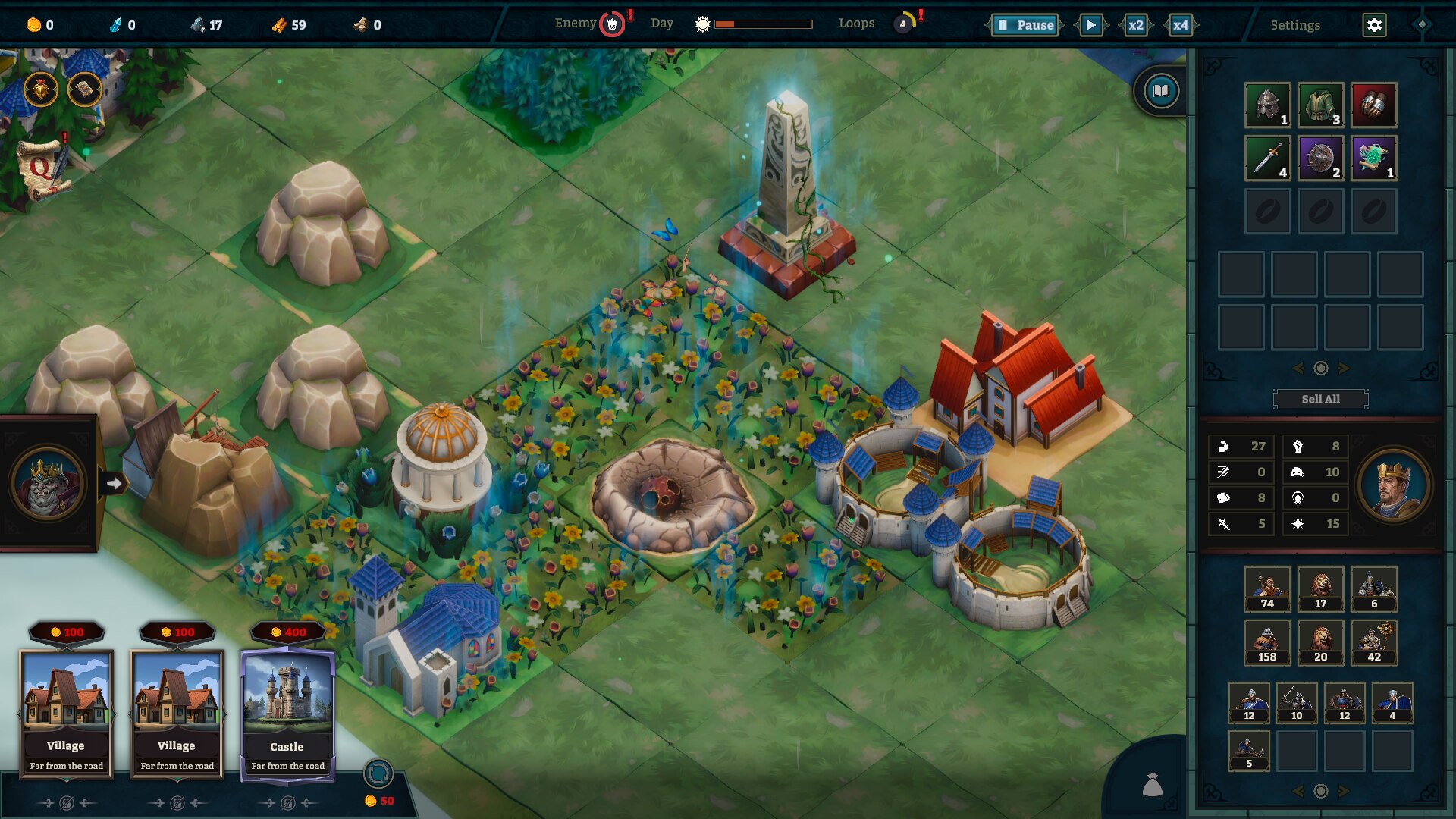Open the loot bag button
1456x819 pixels.
pyautogui.click(x=1152, y=785)
